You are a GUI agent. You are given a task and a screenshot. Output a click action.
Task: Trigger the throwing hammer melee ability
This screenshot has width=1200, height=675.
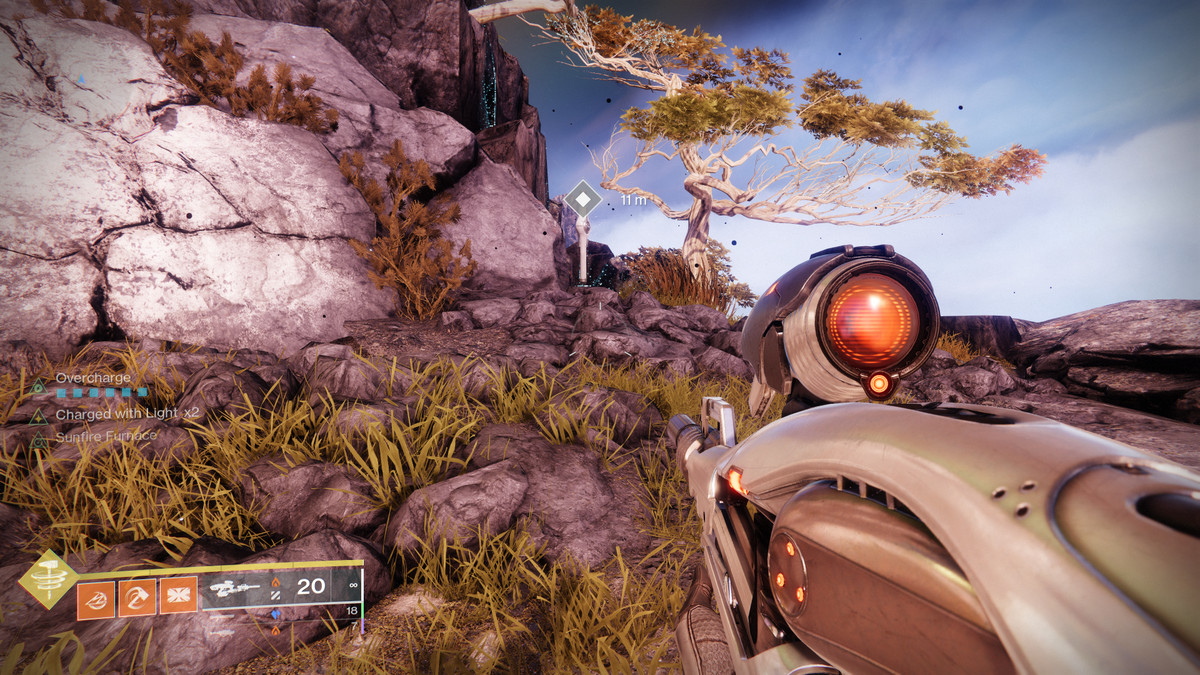[x=137, y=597]
